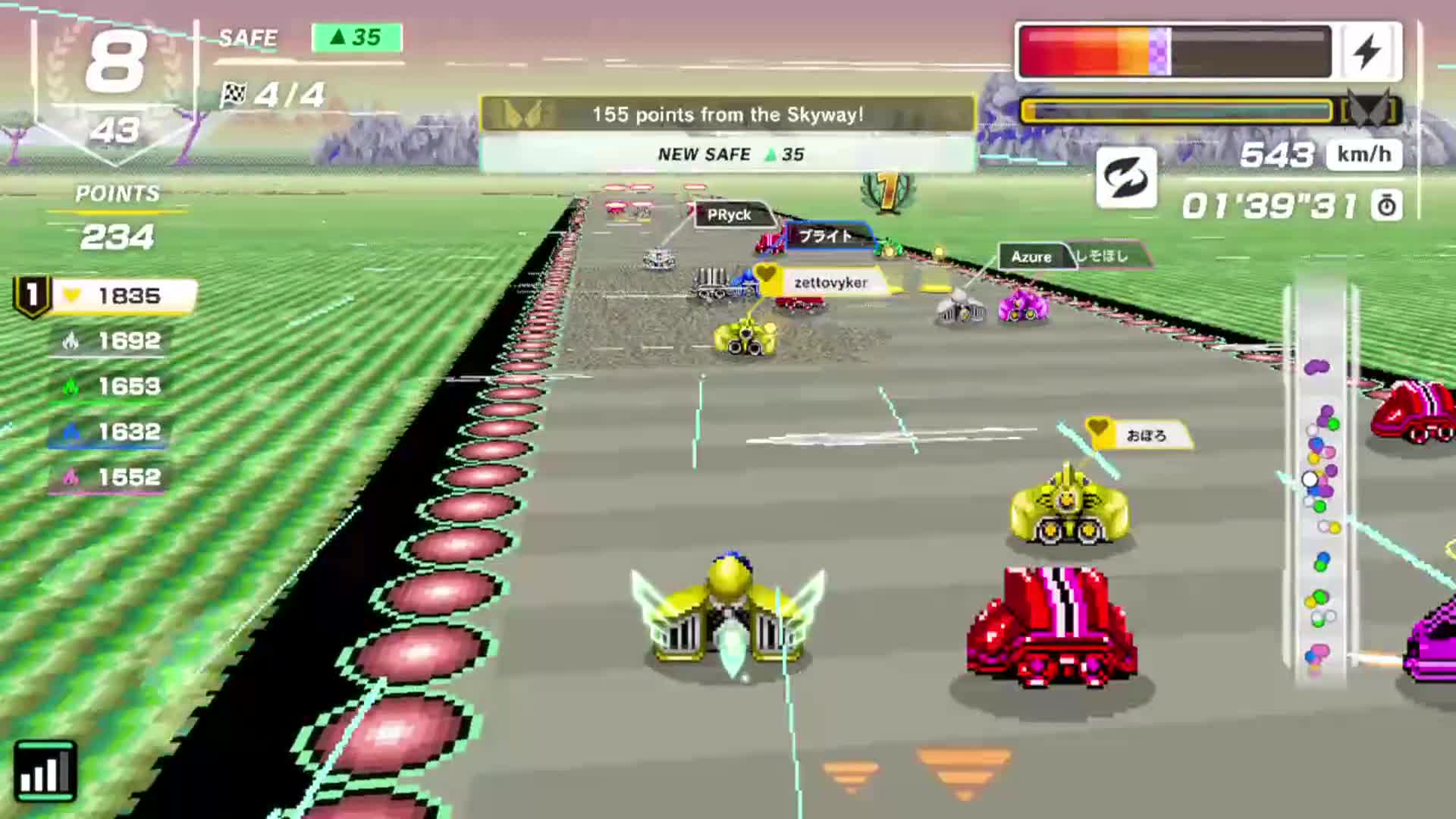Screen dimensions: 1456x819
Task: Click the おぼろ rival name tag
Action: click(x=1144, y=435)
